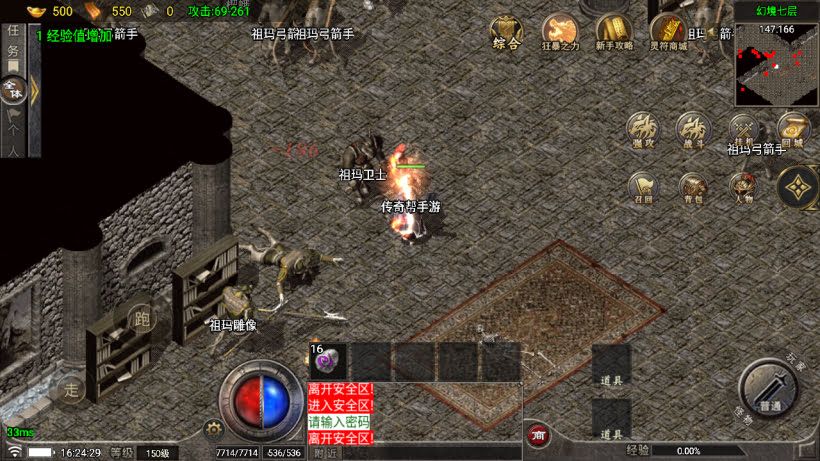Open the 灵符商城 shop
Image resolution: width=820 pixels, height=461 pixels.
667,33
